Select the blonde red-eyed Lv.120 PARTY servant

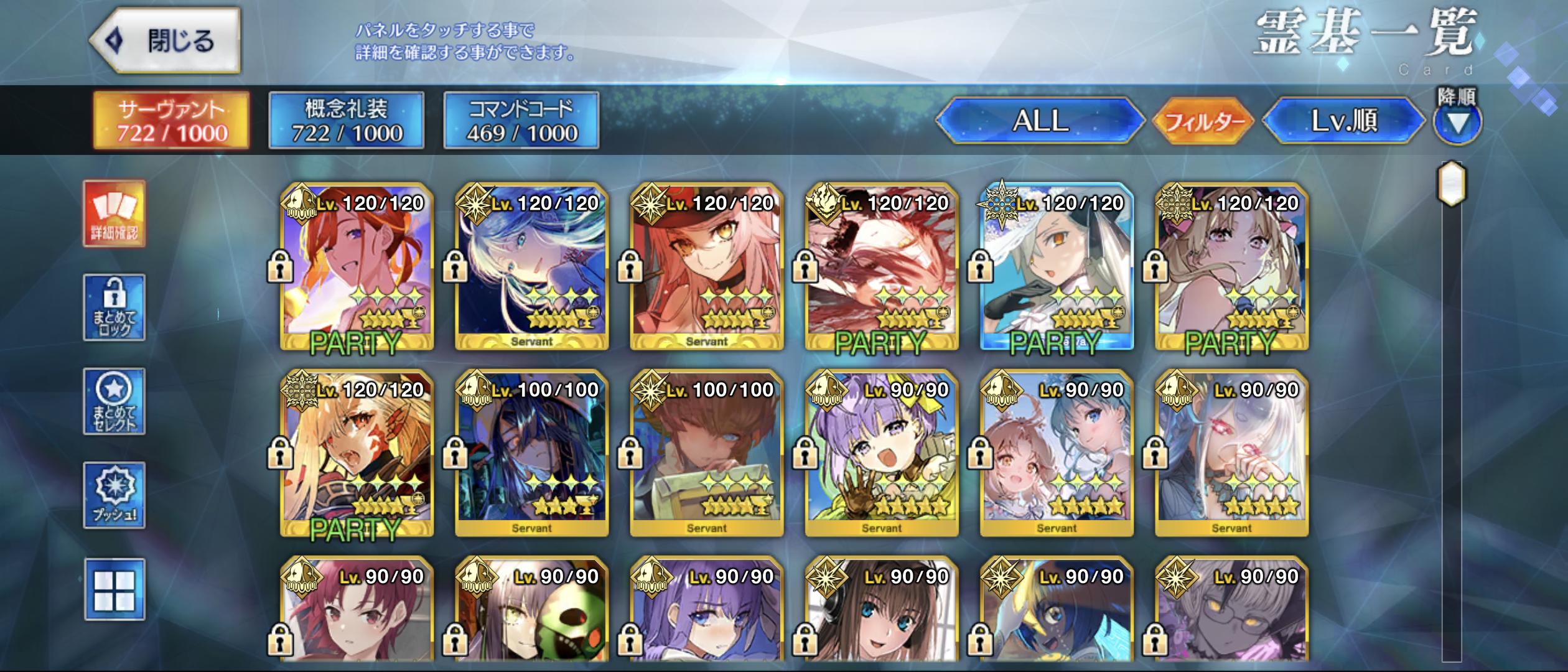coord(357,453)
